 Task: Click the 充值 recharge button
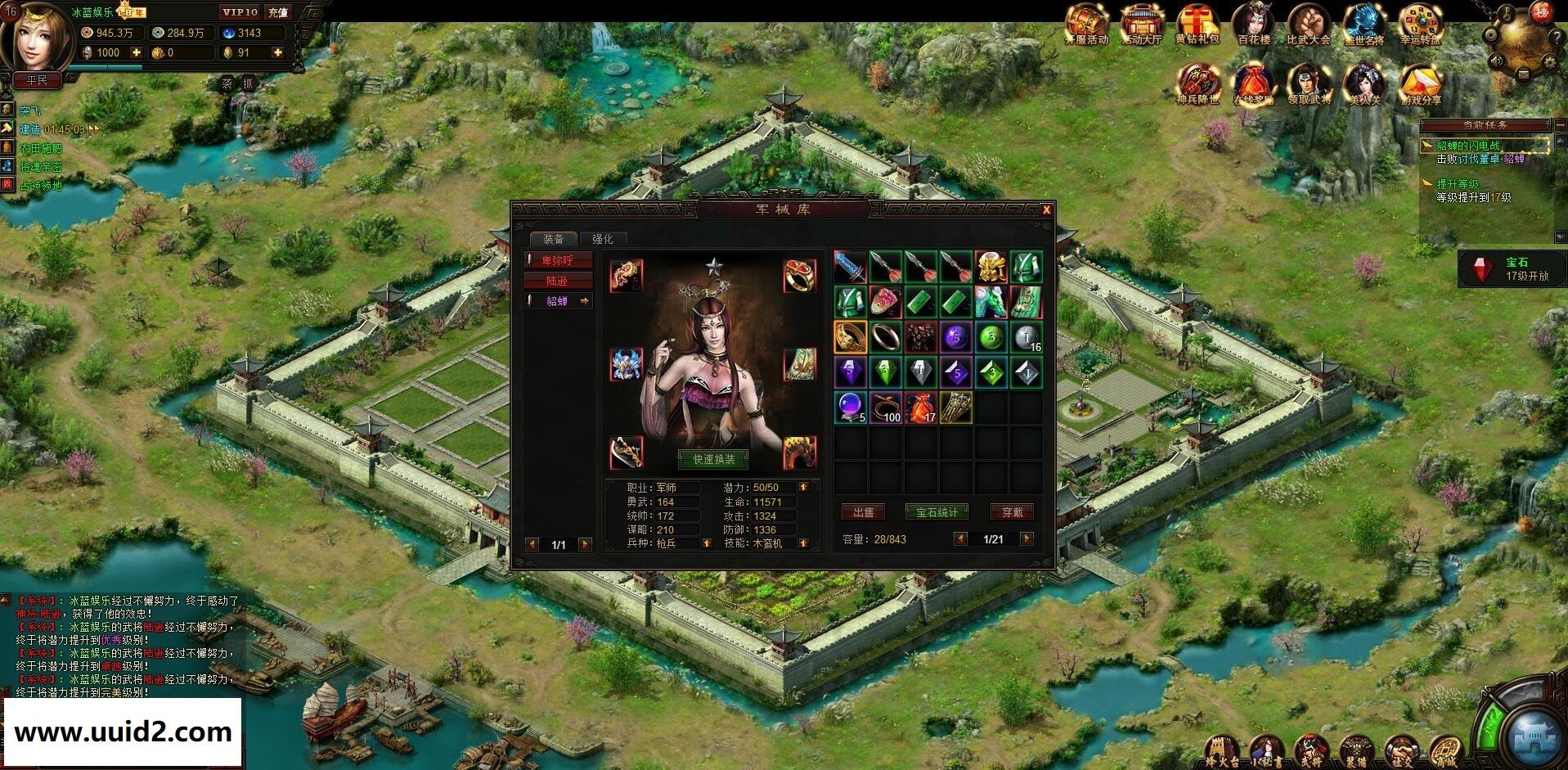(278, 12)
